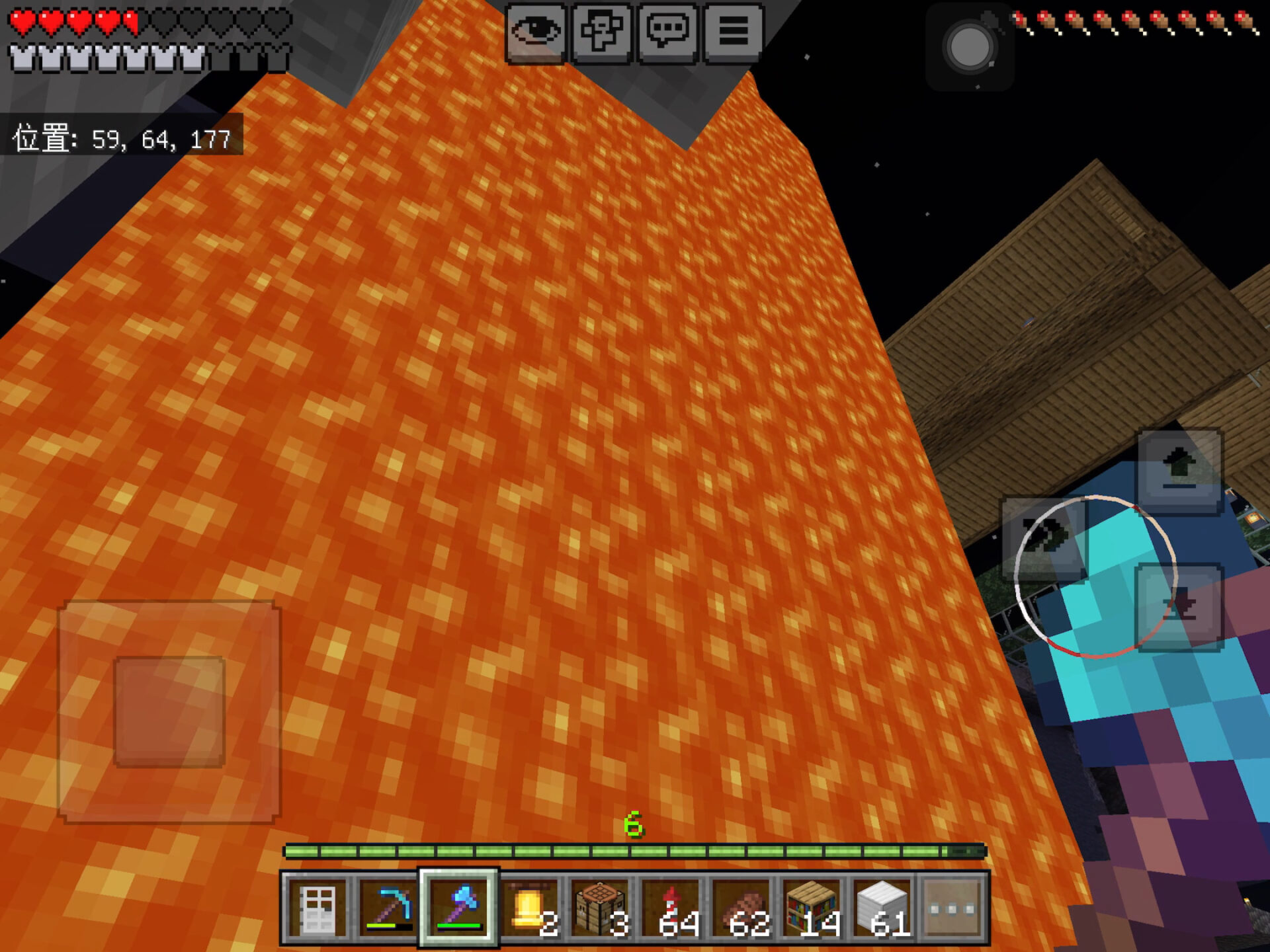The image size is (1270, 952).
Task: Select the diamond axe hotbar slot
Action: (x=458, y=908)
